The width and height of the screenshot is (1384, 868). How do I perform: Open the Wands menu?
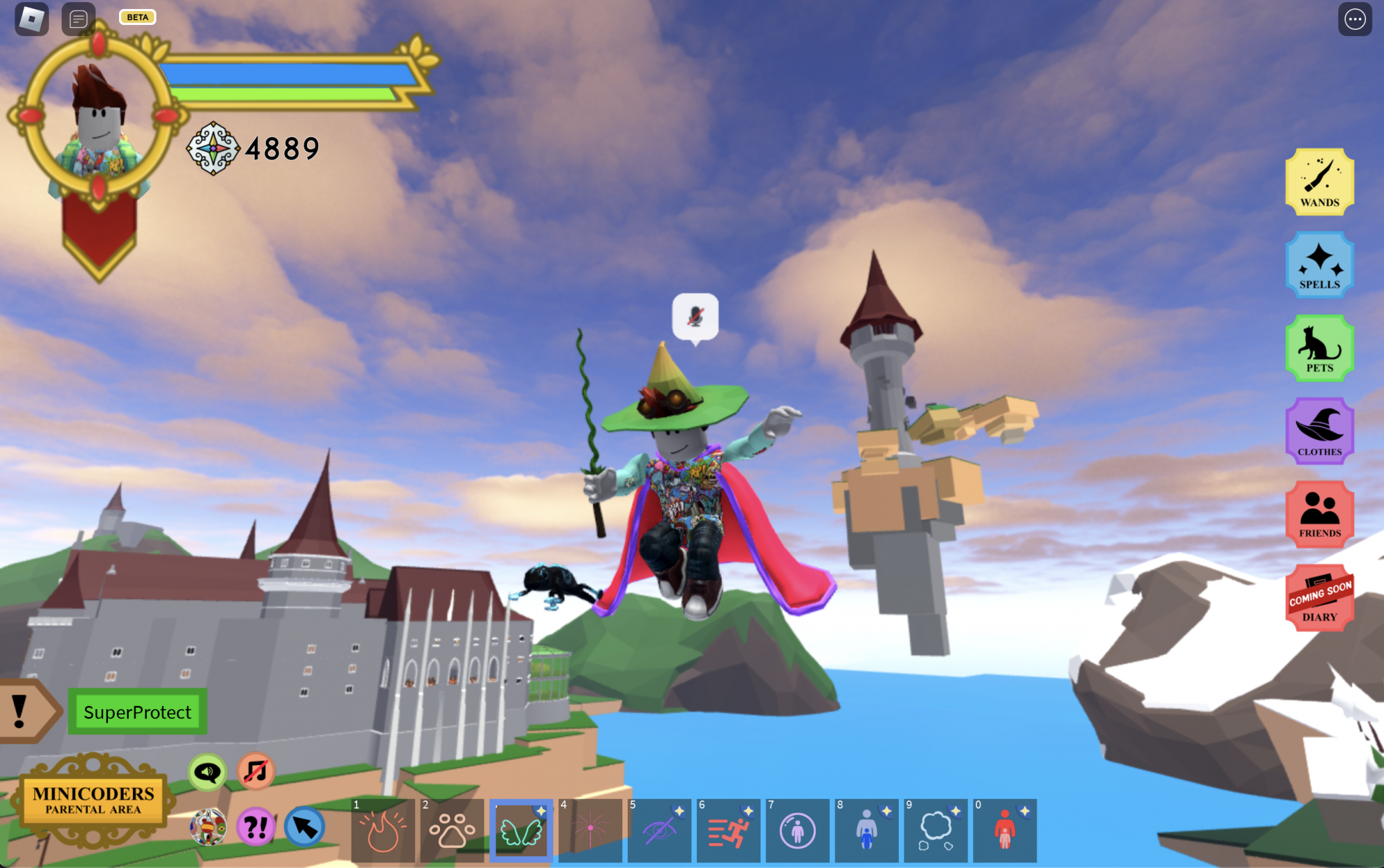[1319, 182]
